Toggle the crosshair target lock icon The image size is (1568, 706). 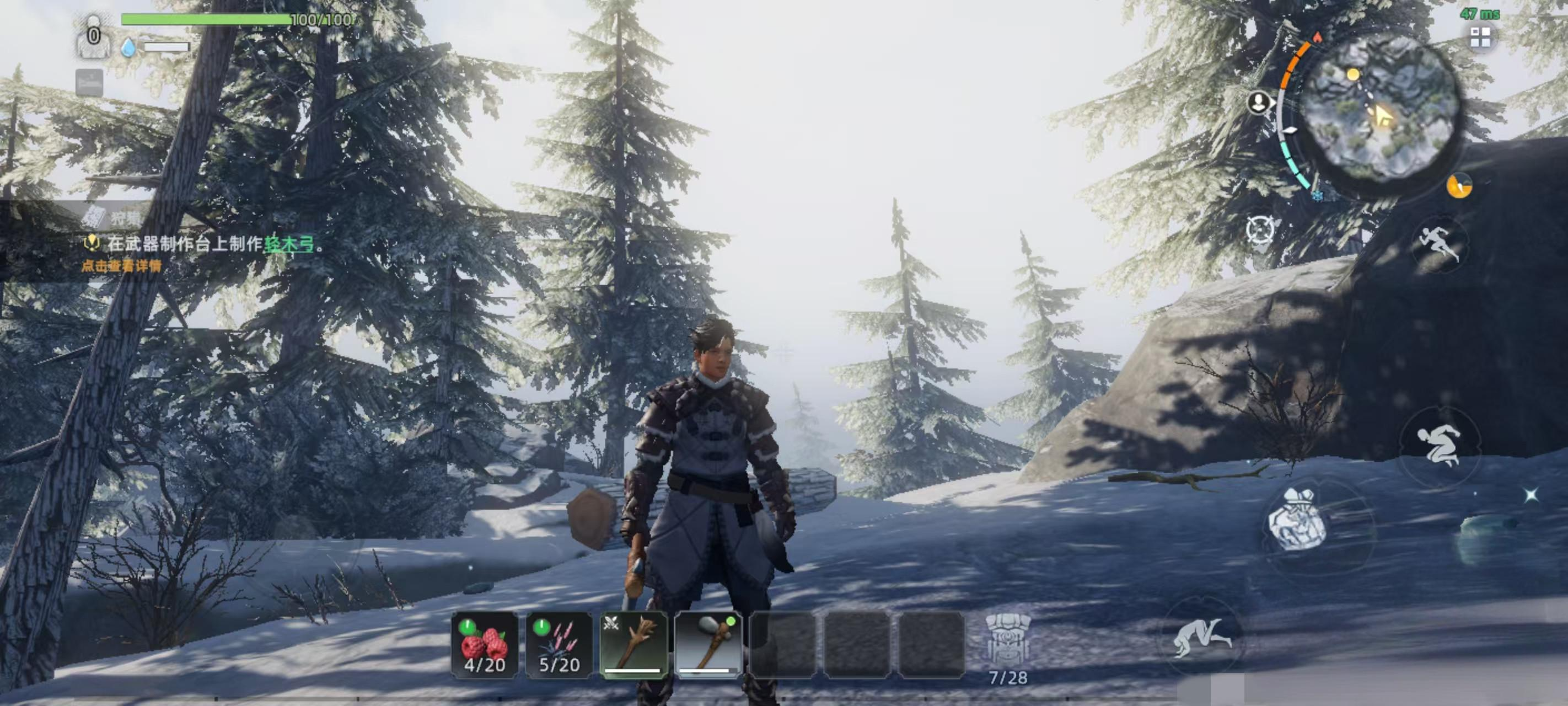[x=1259, y=230]
